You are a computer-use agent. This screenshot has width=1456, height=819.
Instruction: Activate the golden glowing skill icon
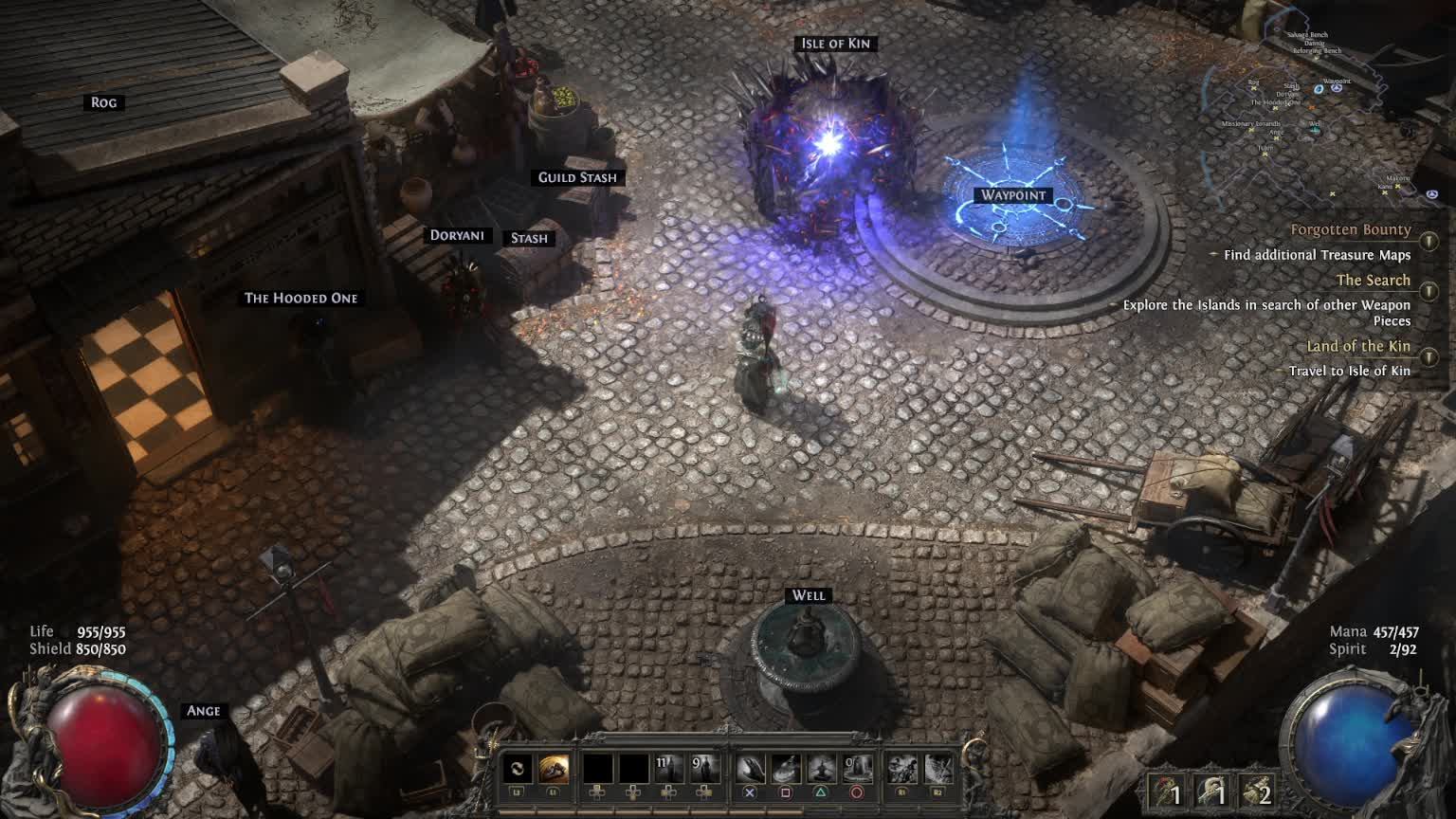click(554, 769)
